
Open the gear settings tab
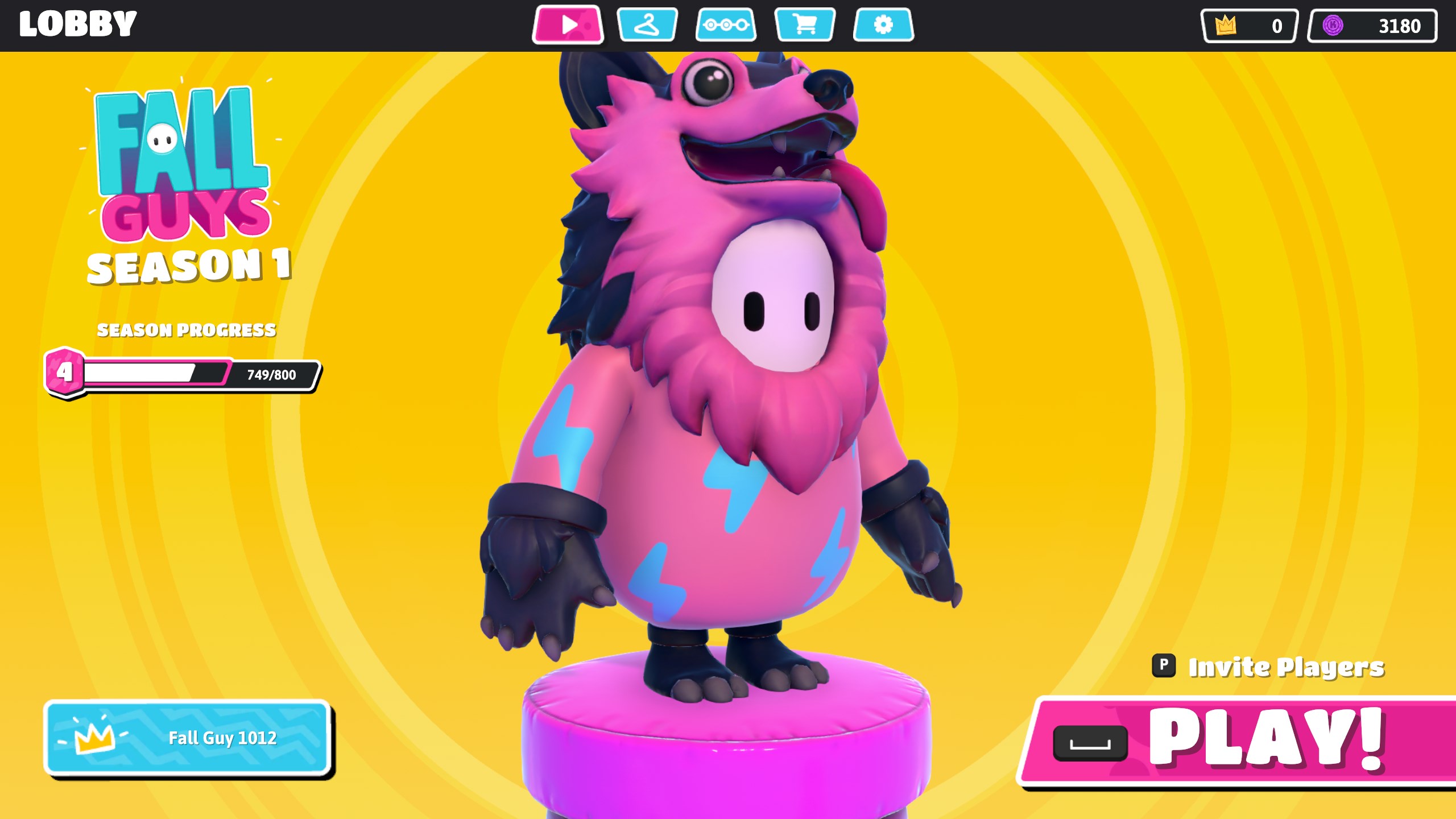pyautogui.click(x=883, y=25)
